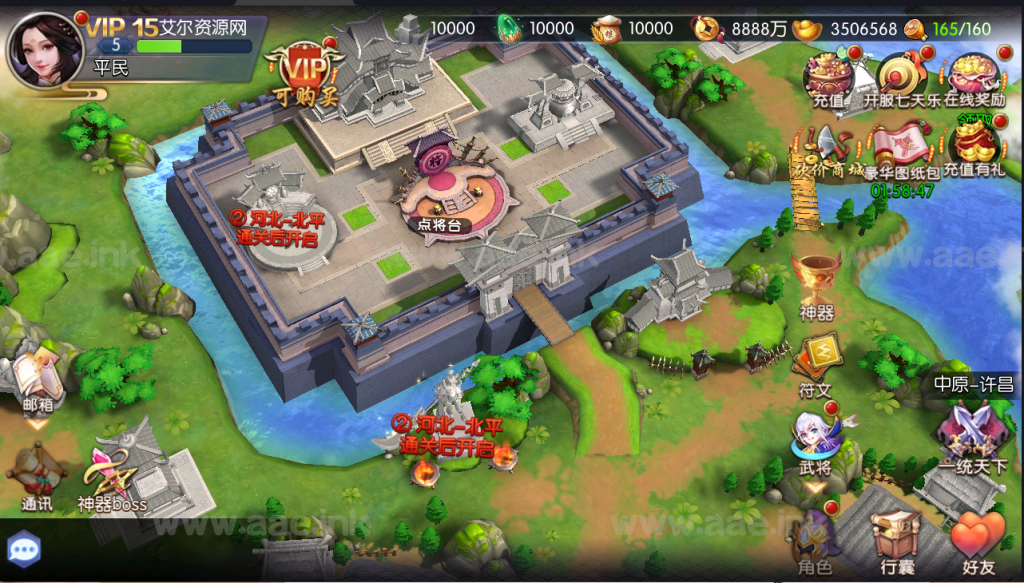Enter the 神器boss challenge
Viewport: 1024px width, 583px height.
click(113, 476)
